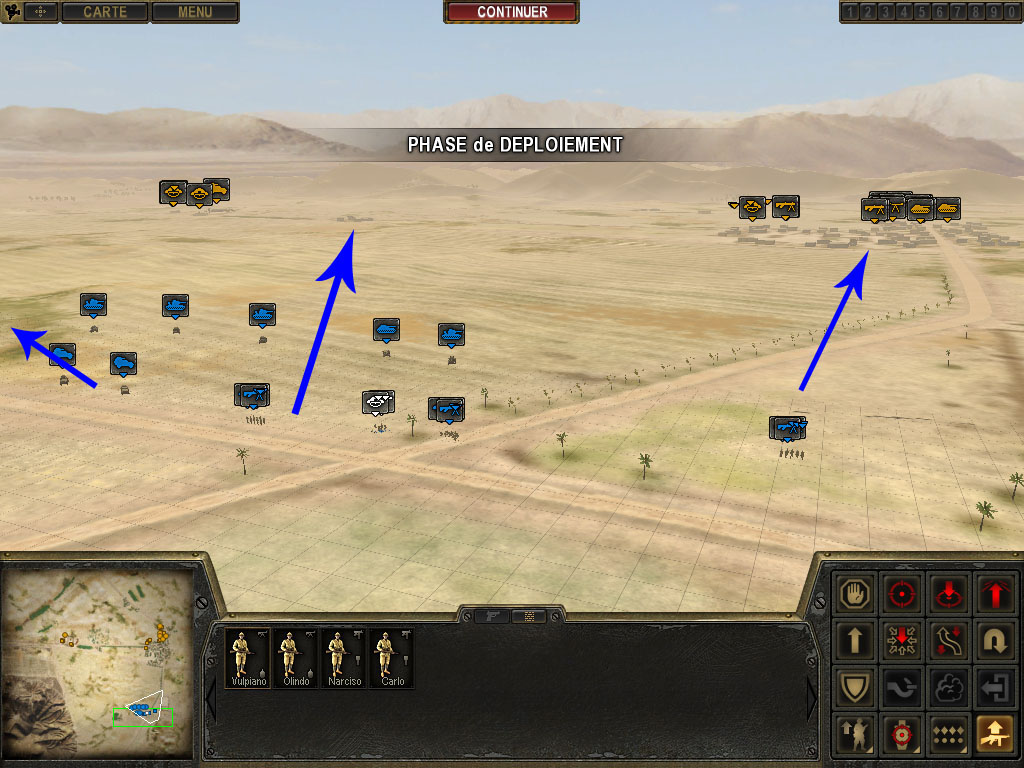Select the winding path arrow command
This screenshot has width=1024, height=768.
point(947,640)
